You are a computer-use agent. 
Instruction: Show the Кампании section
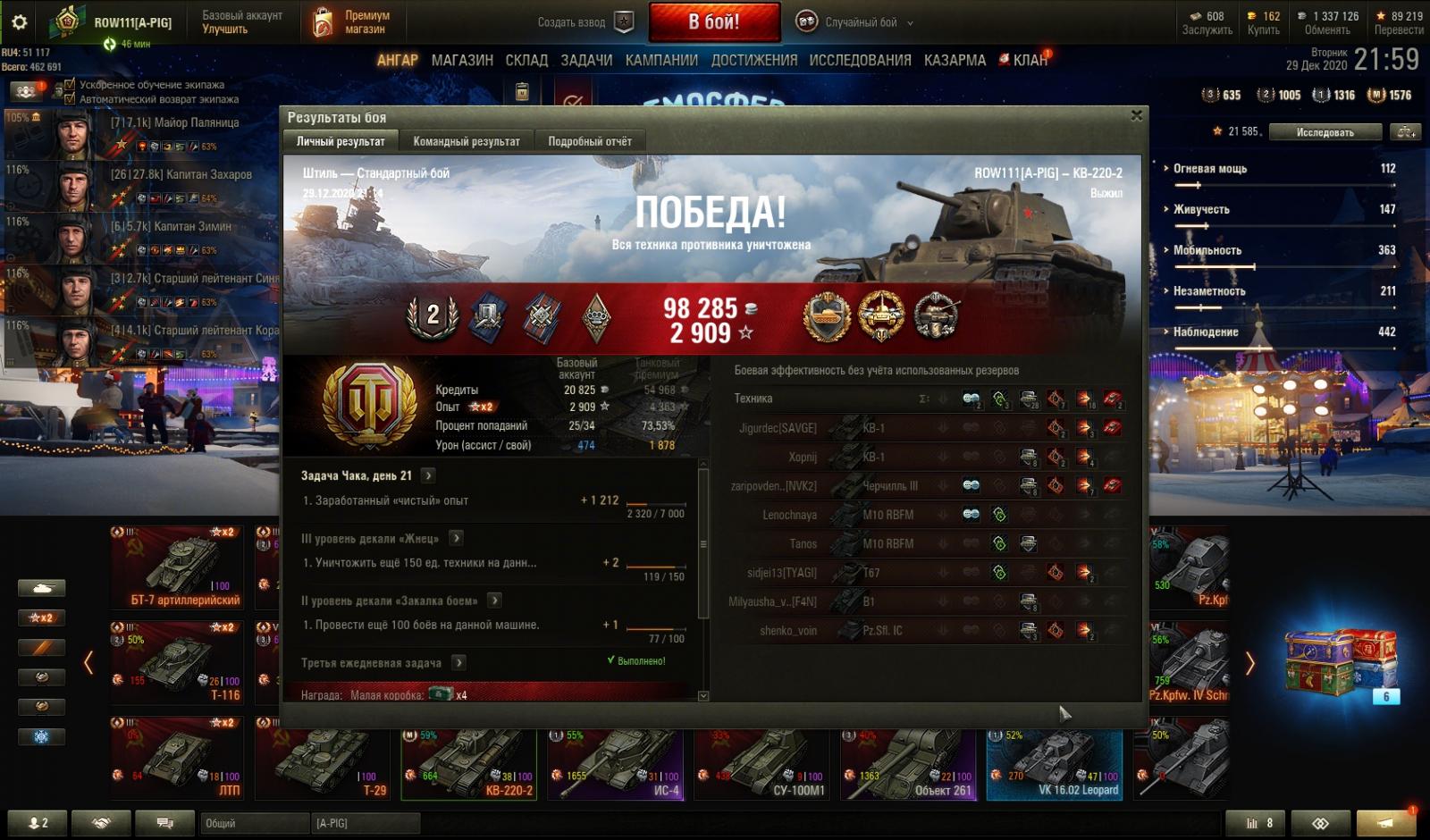[661, 60]
